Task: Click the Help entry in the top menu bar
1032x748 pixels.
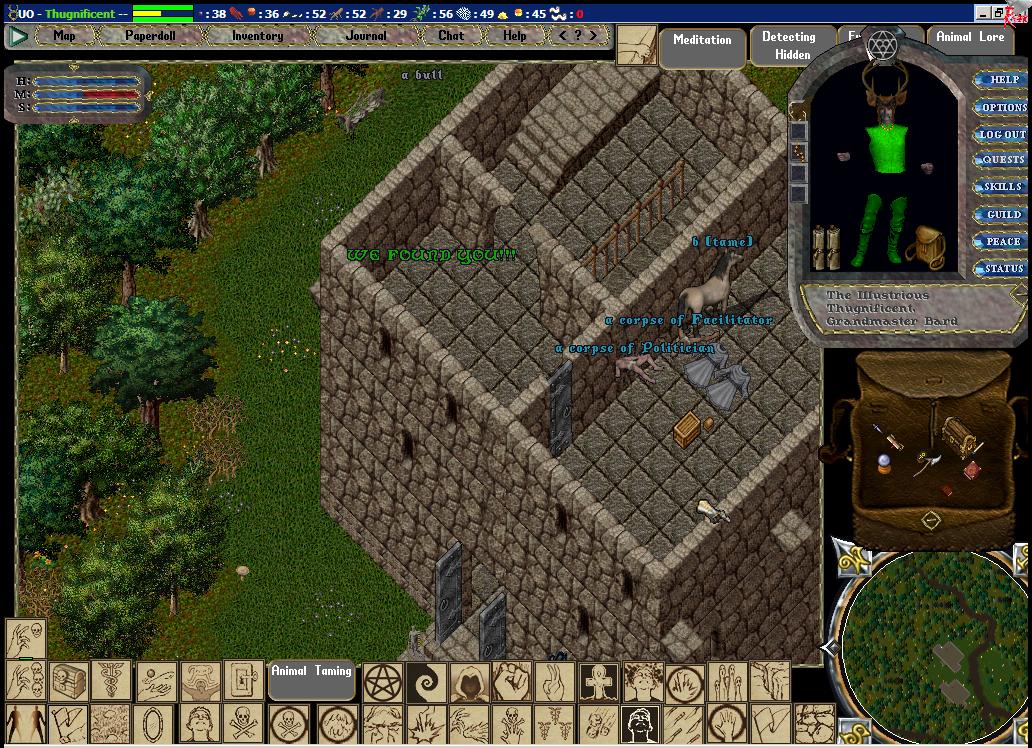Action: coord(514,36)
